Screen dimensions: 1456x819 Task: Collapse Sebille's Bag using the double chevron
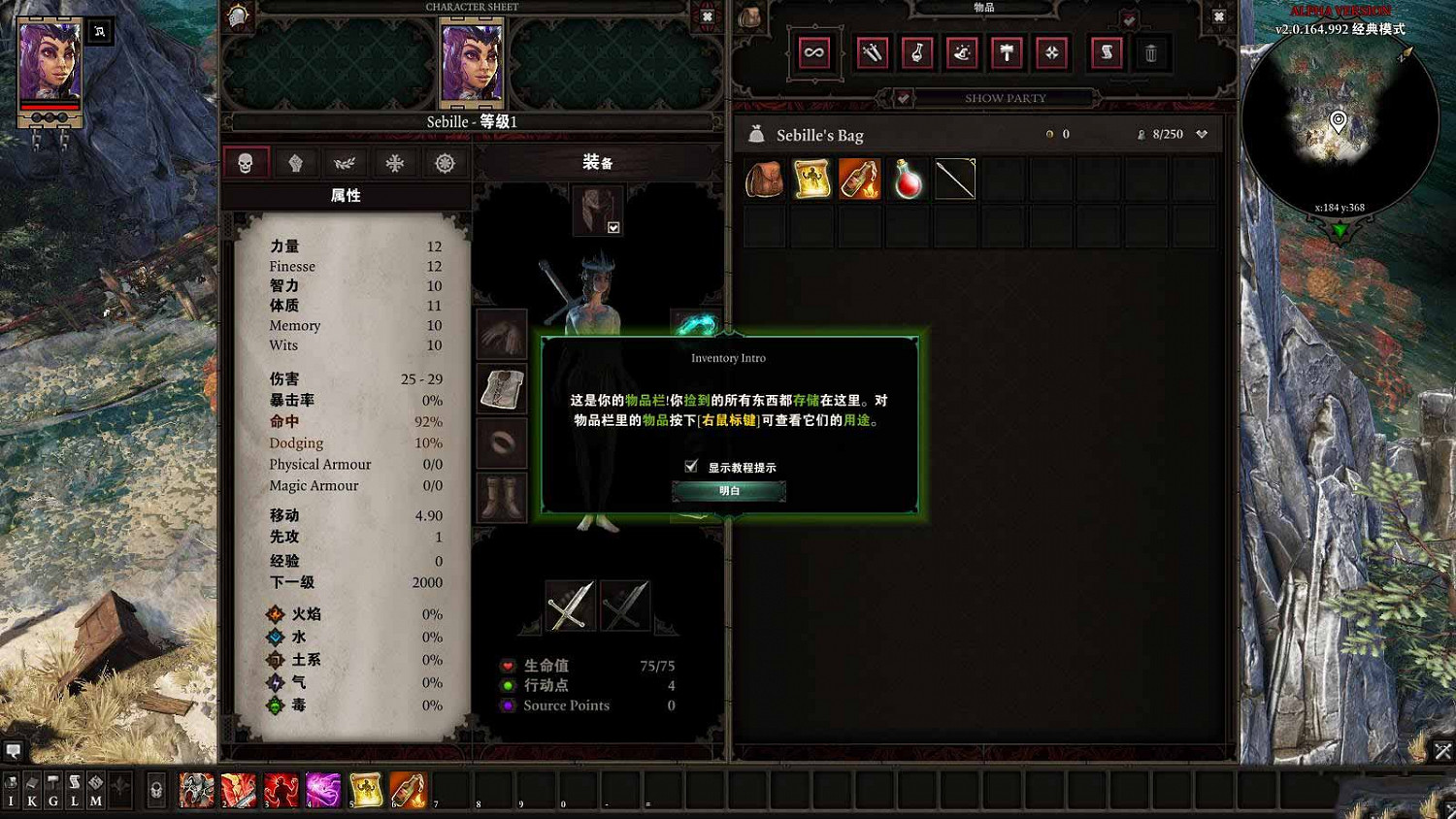[x=1202, y=134]
